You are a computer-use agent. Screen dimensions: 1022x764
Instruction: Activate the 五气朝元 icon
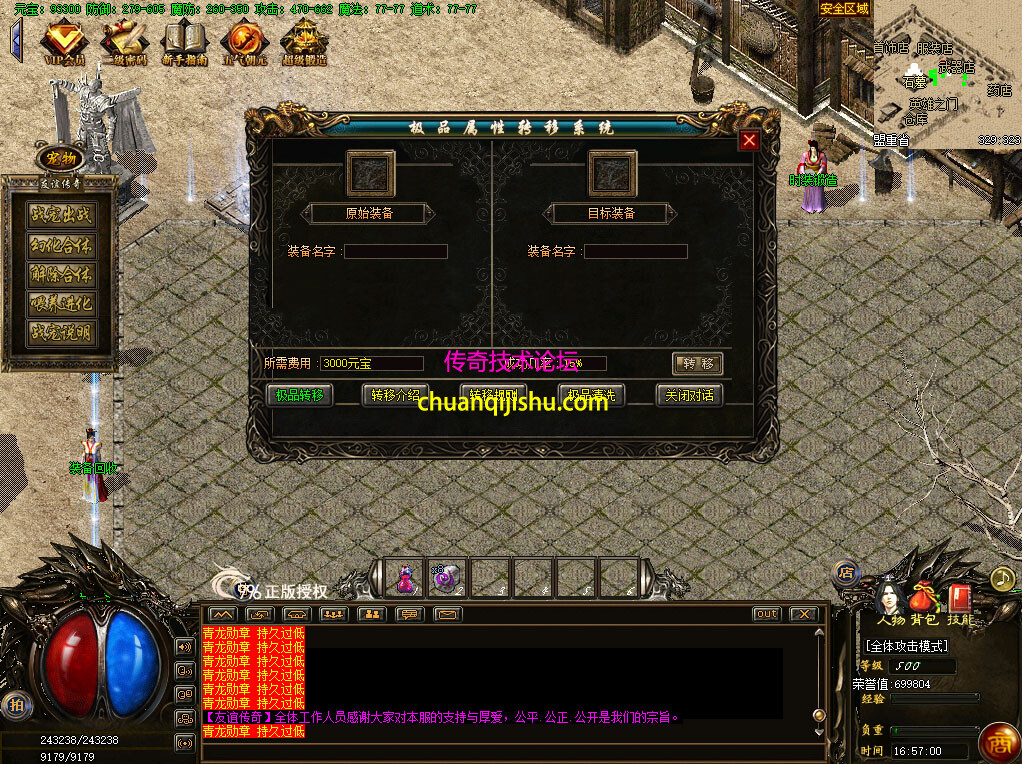pyautogui.click(x=244, y=41)
